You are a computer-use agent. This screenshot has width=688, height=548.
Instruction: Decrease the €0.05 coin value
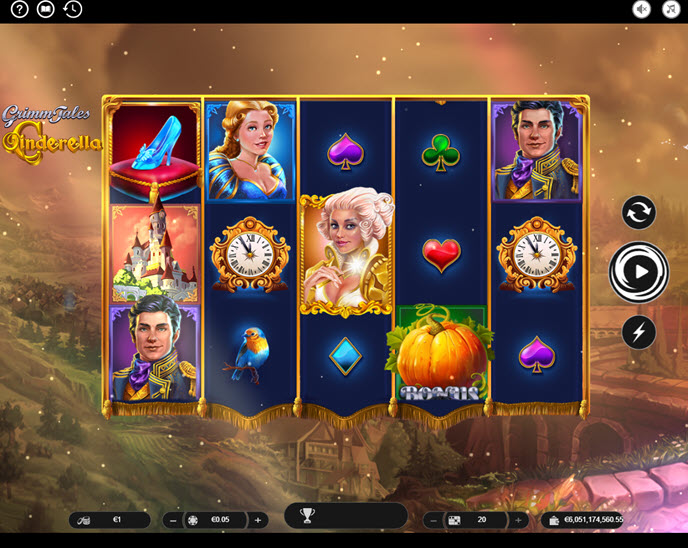point(173,520)
